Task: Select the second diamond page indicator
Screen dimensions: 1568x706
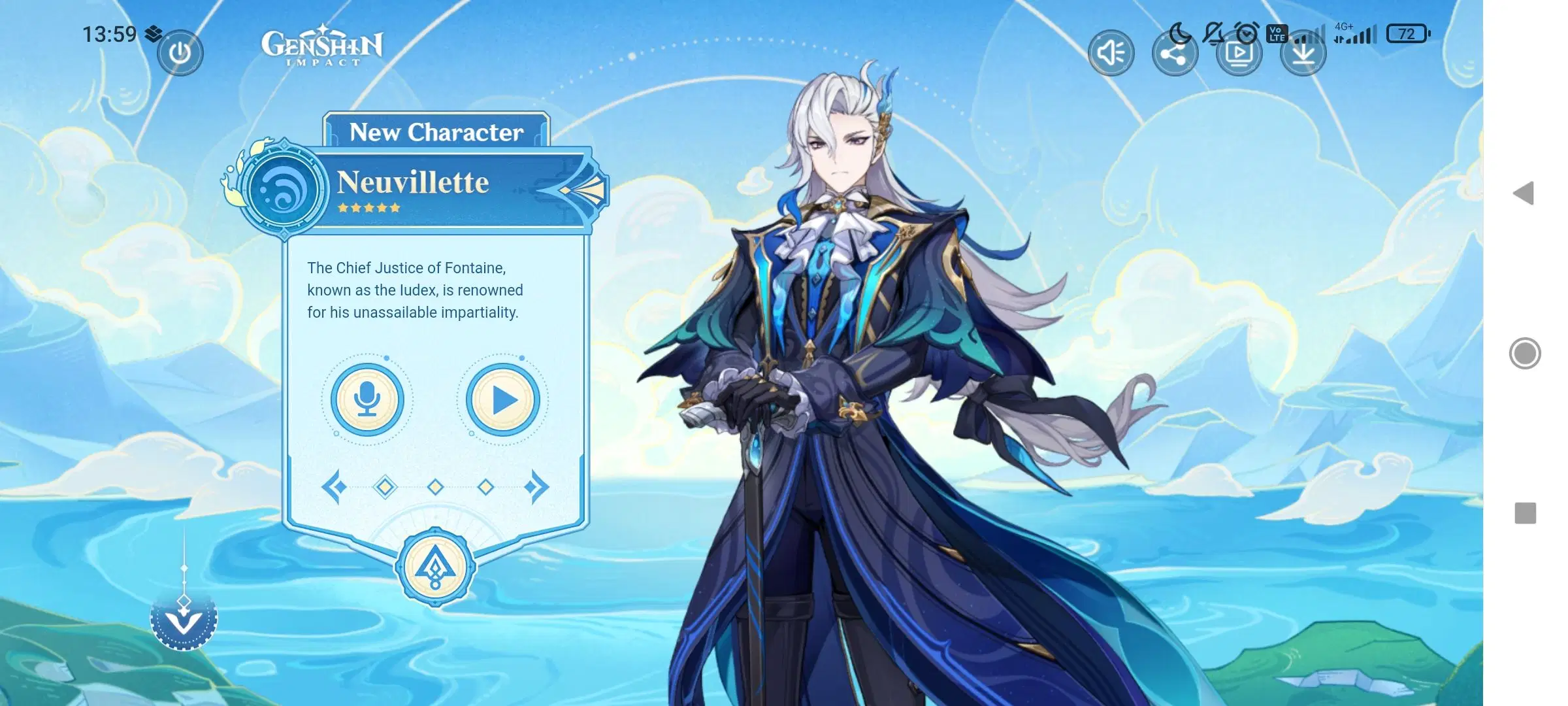Action: [x=435, y=486]
